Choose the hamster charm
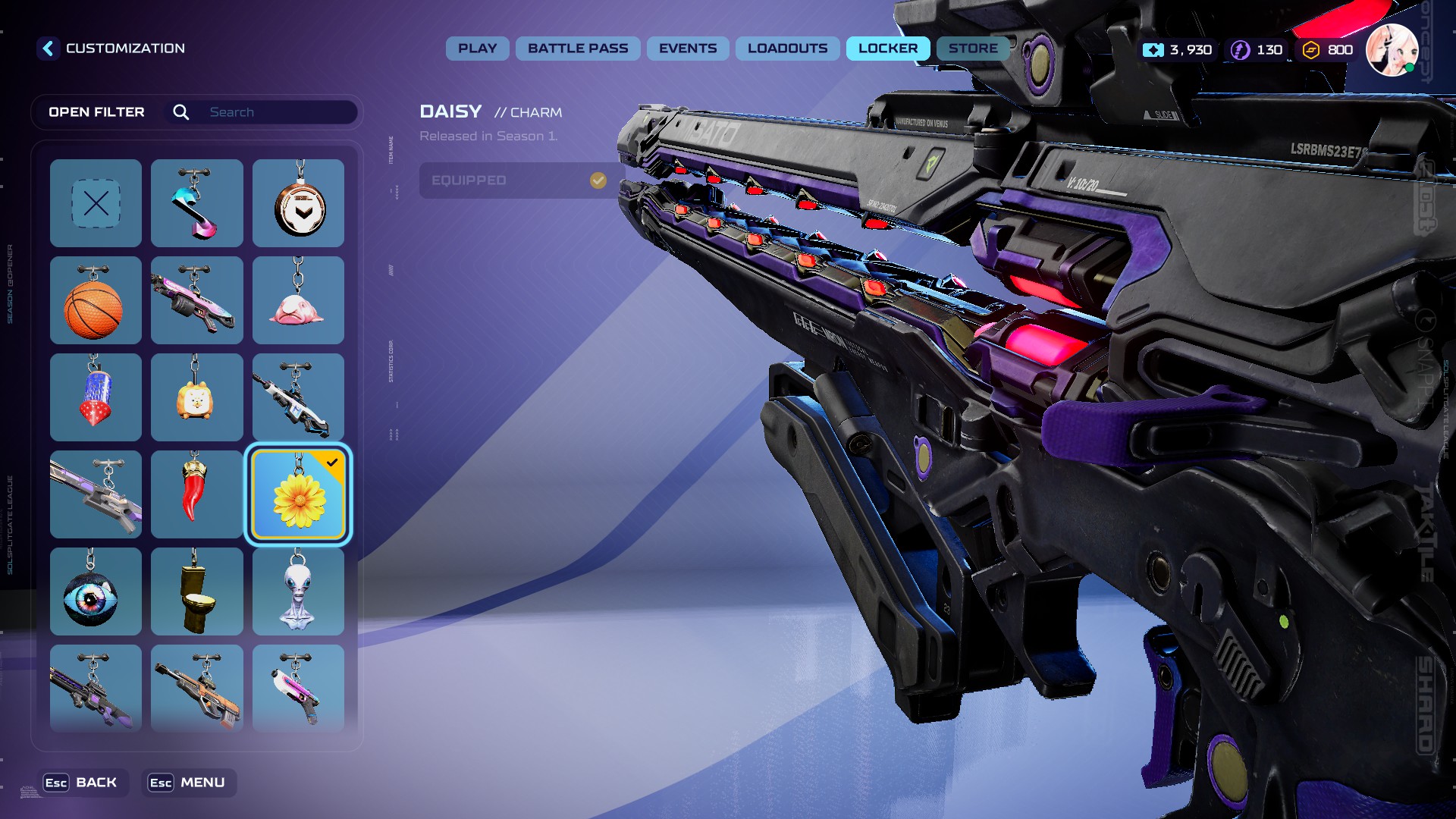 (x=196, y=397)
